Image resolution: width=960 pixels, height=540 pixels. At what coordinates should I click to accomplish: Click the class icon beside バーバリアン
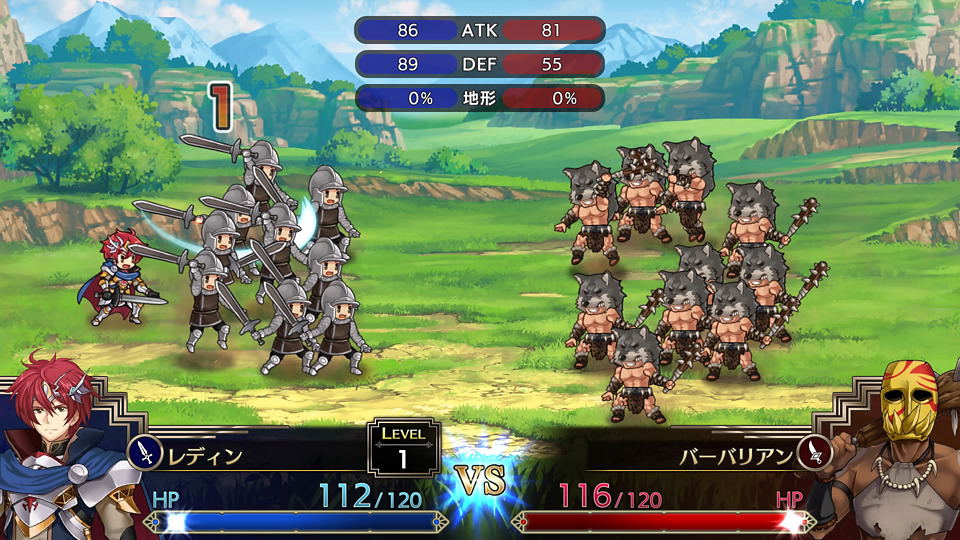pos(815,454)
